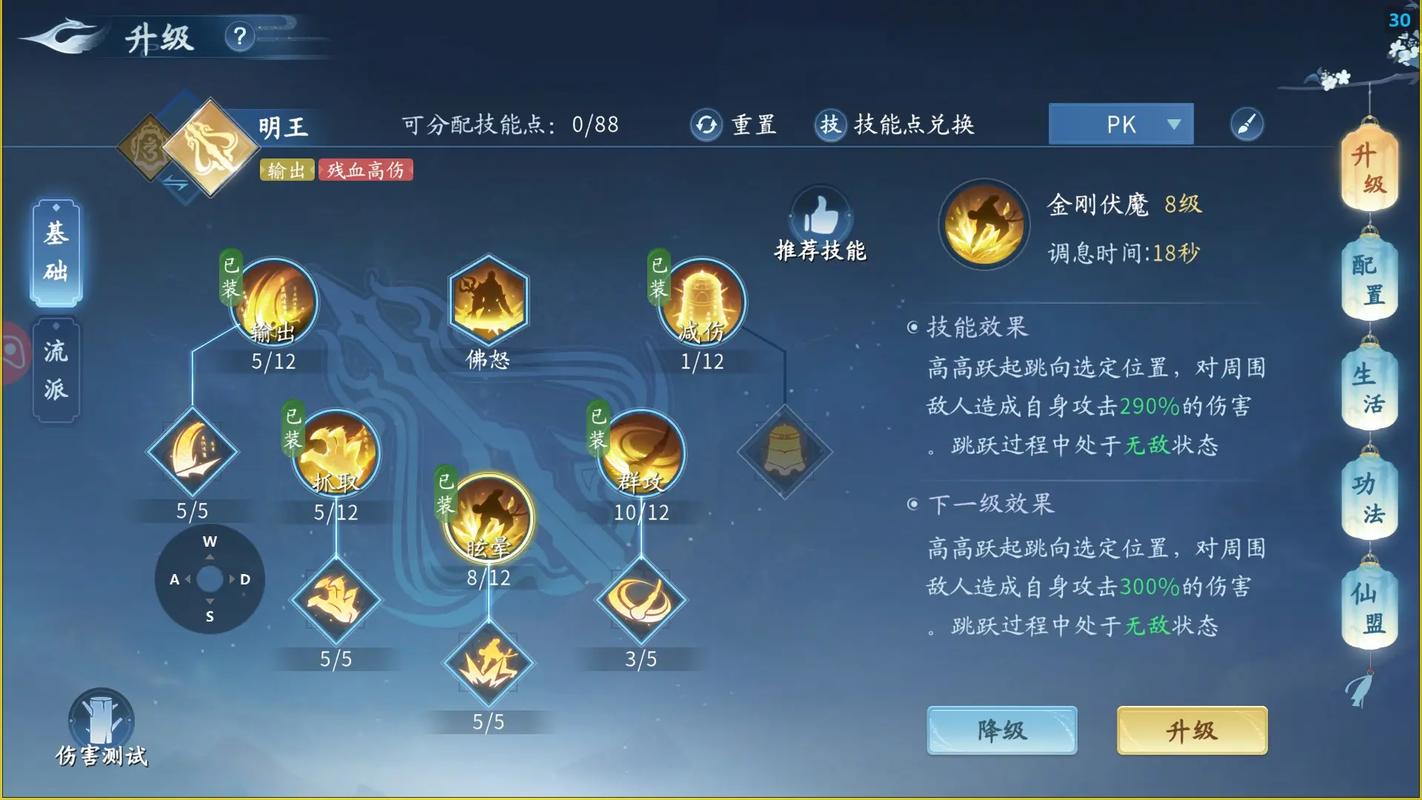Open the 佛怒 skill node
Image resolution: width=1422 pixels, height=800 pixels.
pyautogui.click(x=487, y=300)
